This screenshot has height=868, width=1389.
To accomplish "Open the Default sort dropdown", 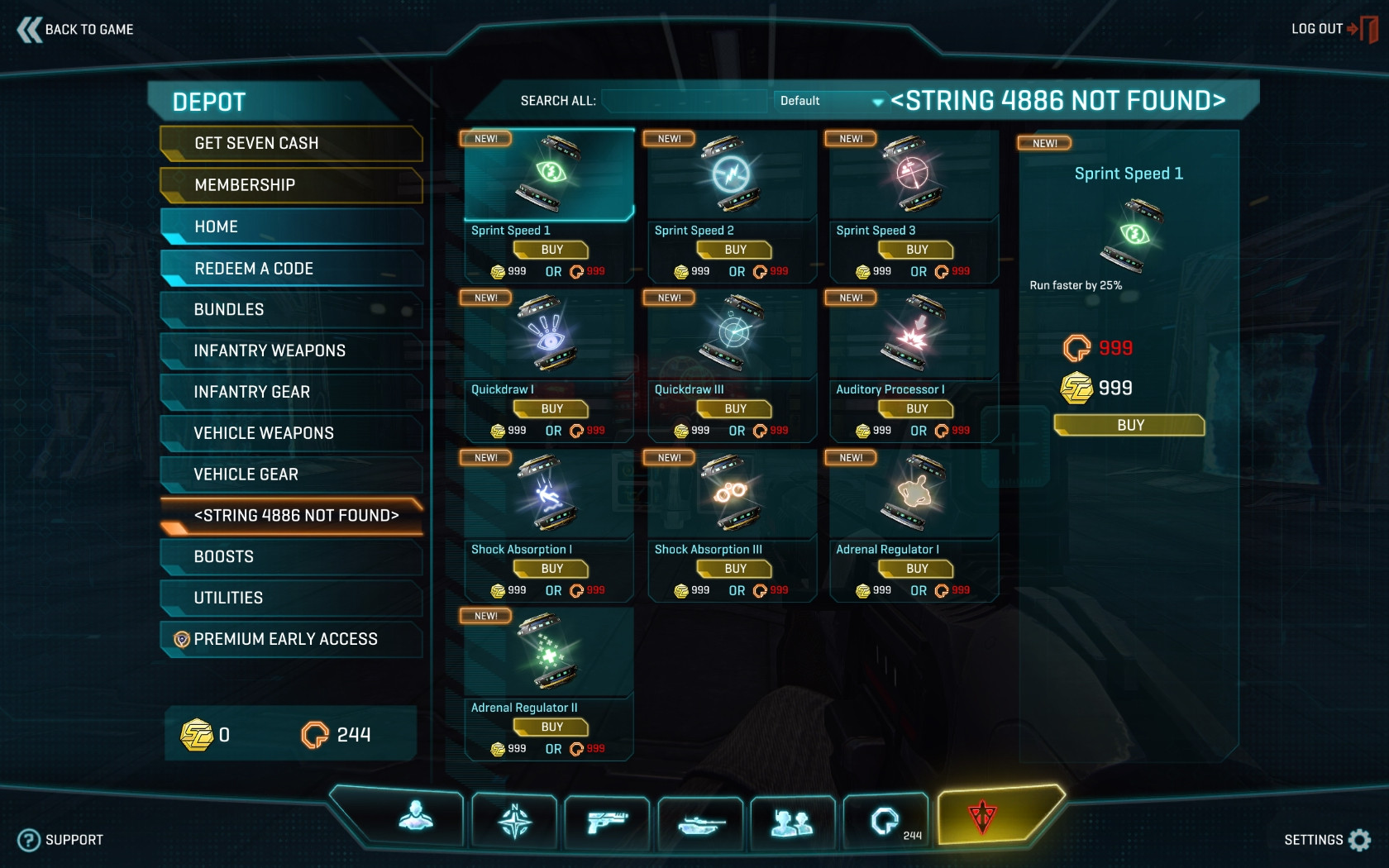I will pyautogui.click(x=829, y=101).
